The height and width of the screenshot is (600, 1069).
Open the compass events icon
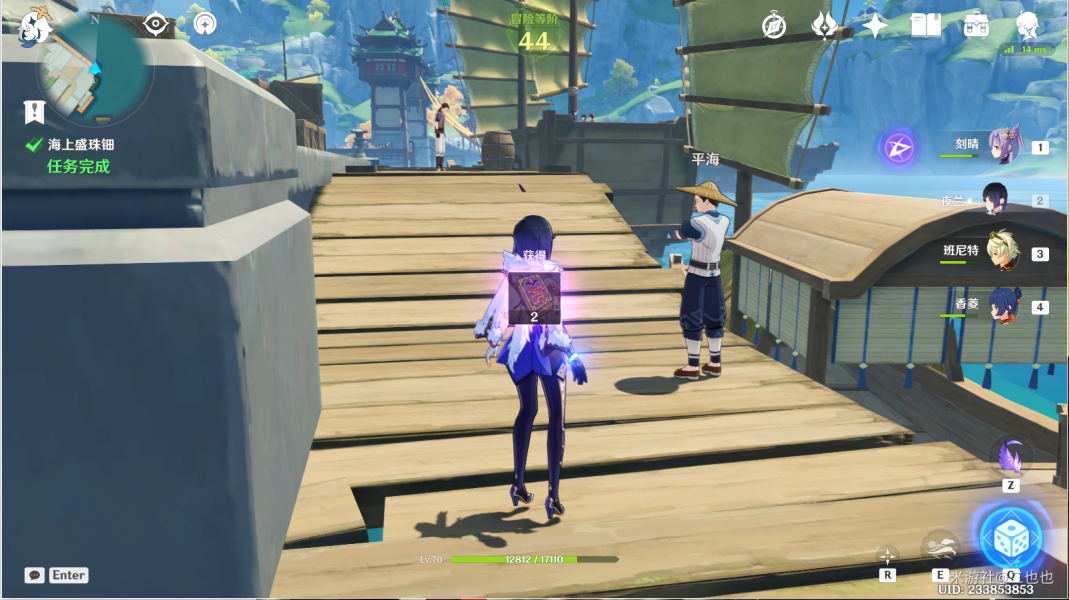click(x=774, y=26)
